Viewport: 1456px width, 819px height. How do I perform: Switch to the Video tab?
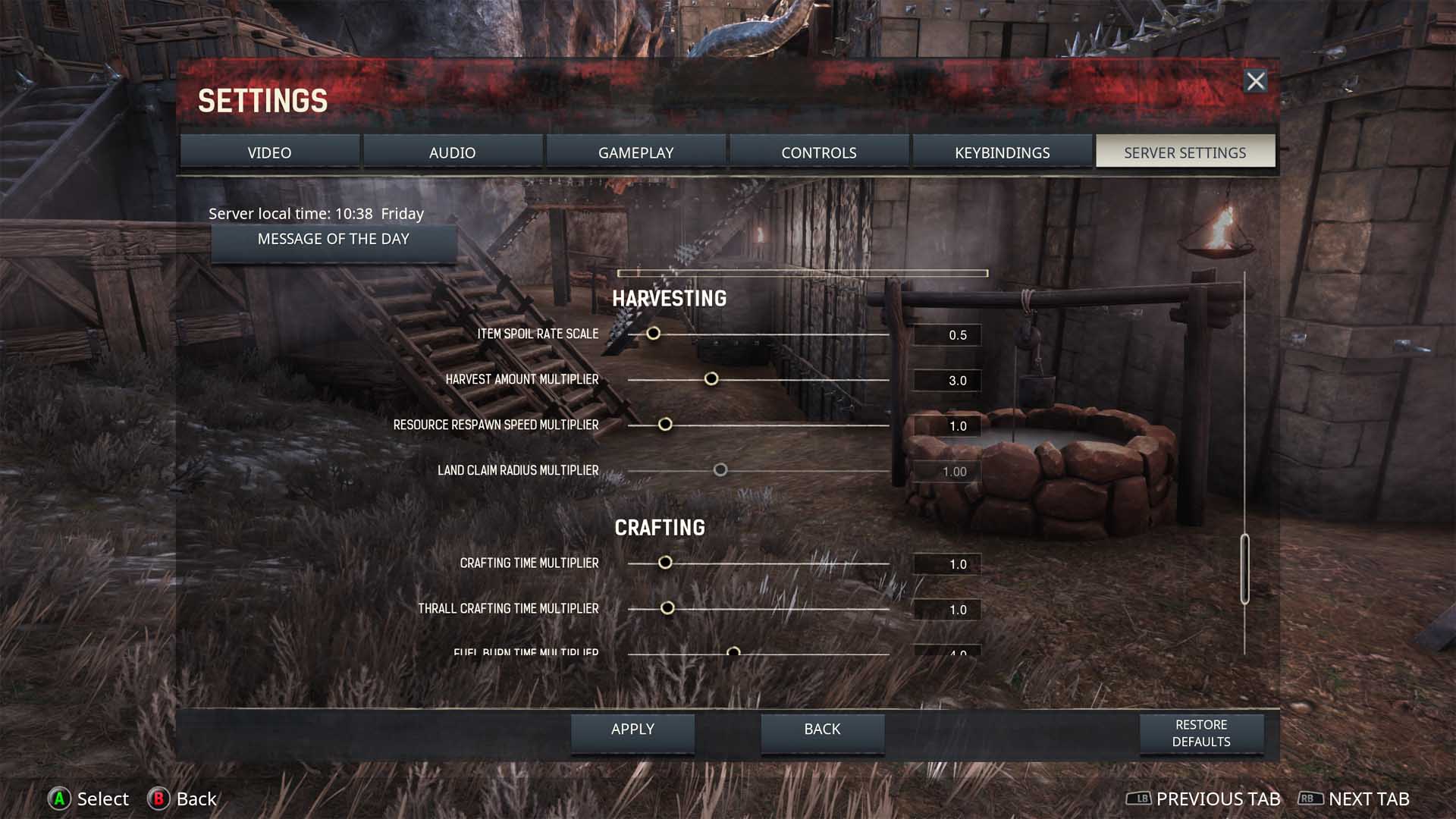click(x=269, y=152)
